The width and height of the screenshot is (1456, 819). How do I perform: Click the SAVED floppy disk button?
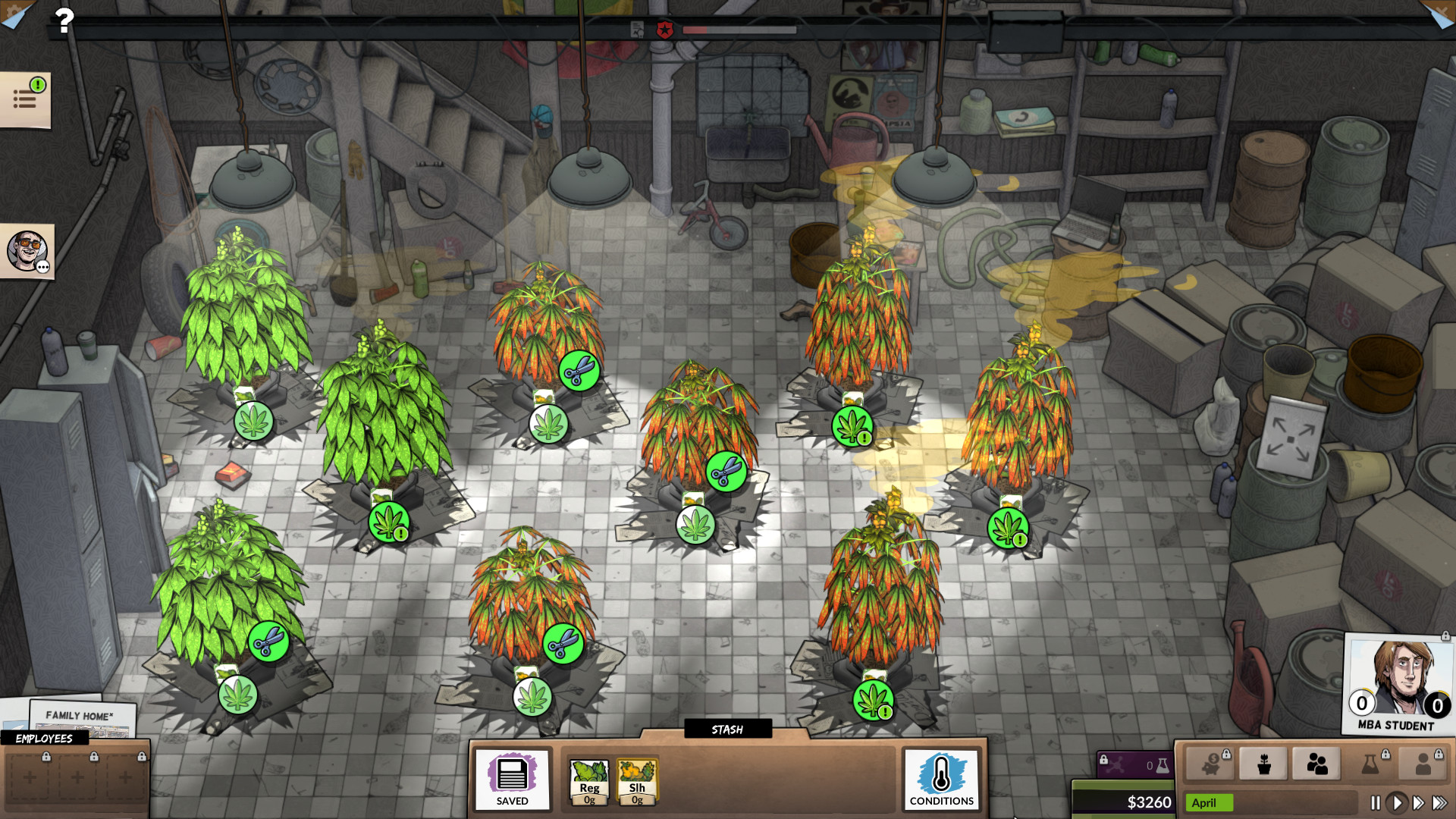512,781
